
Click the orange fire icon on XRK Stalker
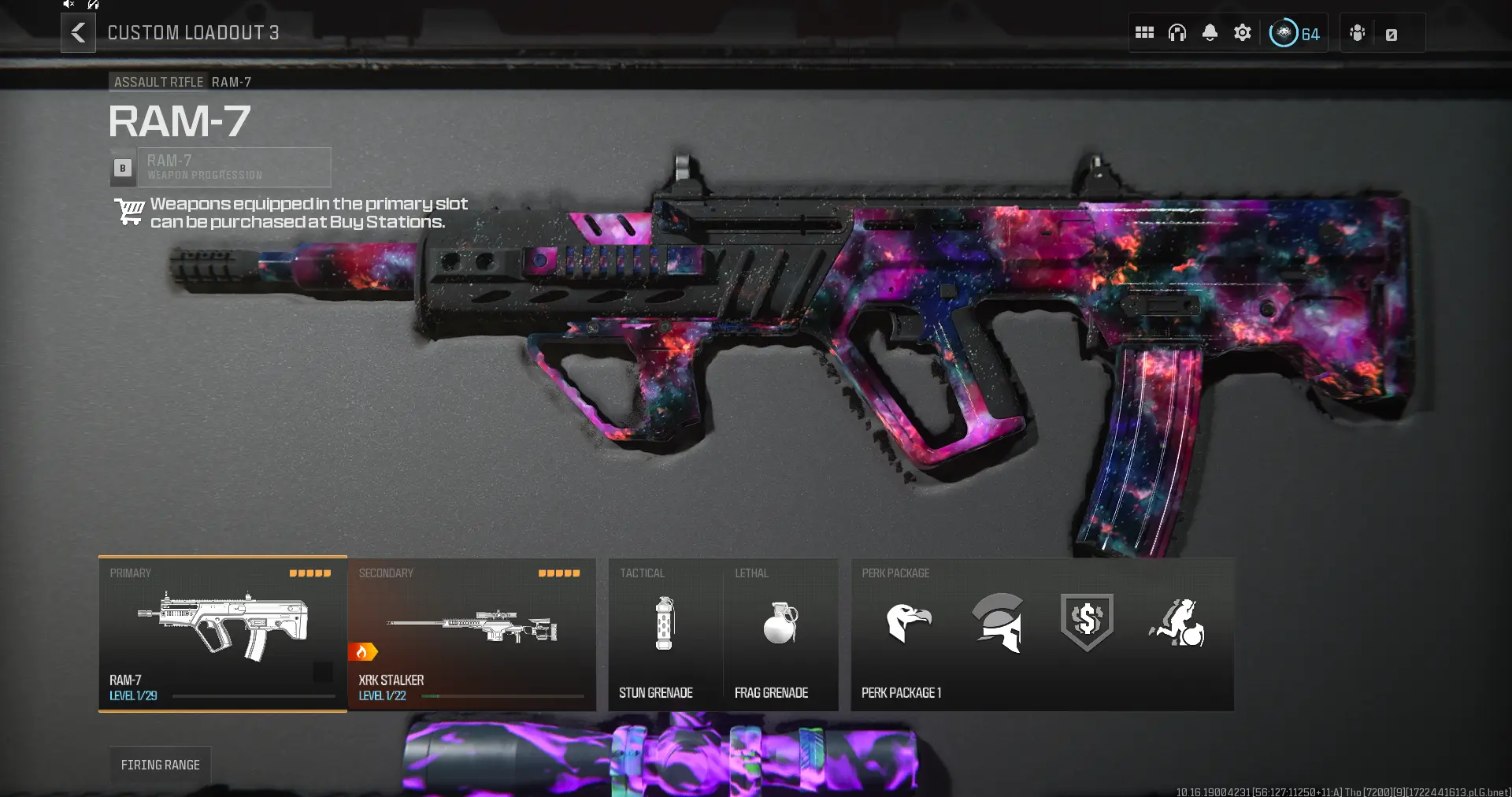[362, 652]
